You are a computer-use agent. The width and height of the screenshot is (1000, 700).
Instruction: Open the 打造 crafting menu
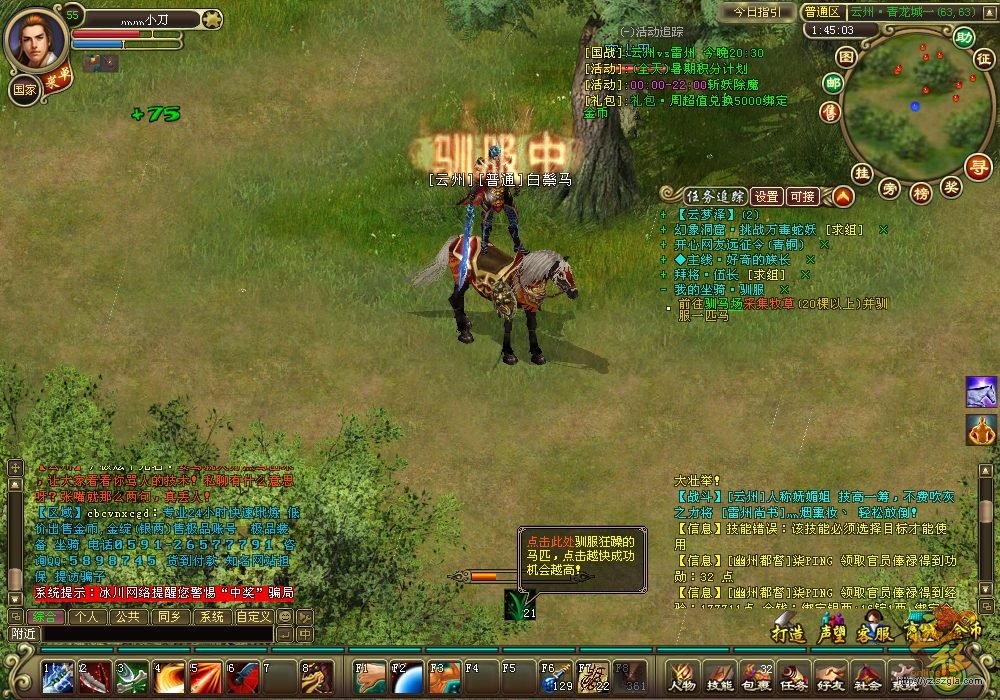[788, 632]
